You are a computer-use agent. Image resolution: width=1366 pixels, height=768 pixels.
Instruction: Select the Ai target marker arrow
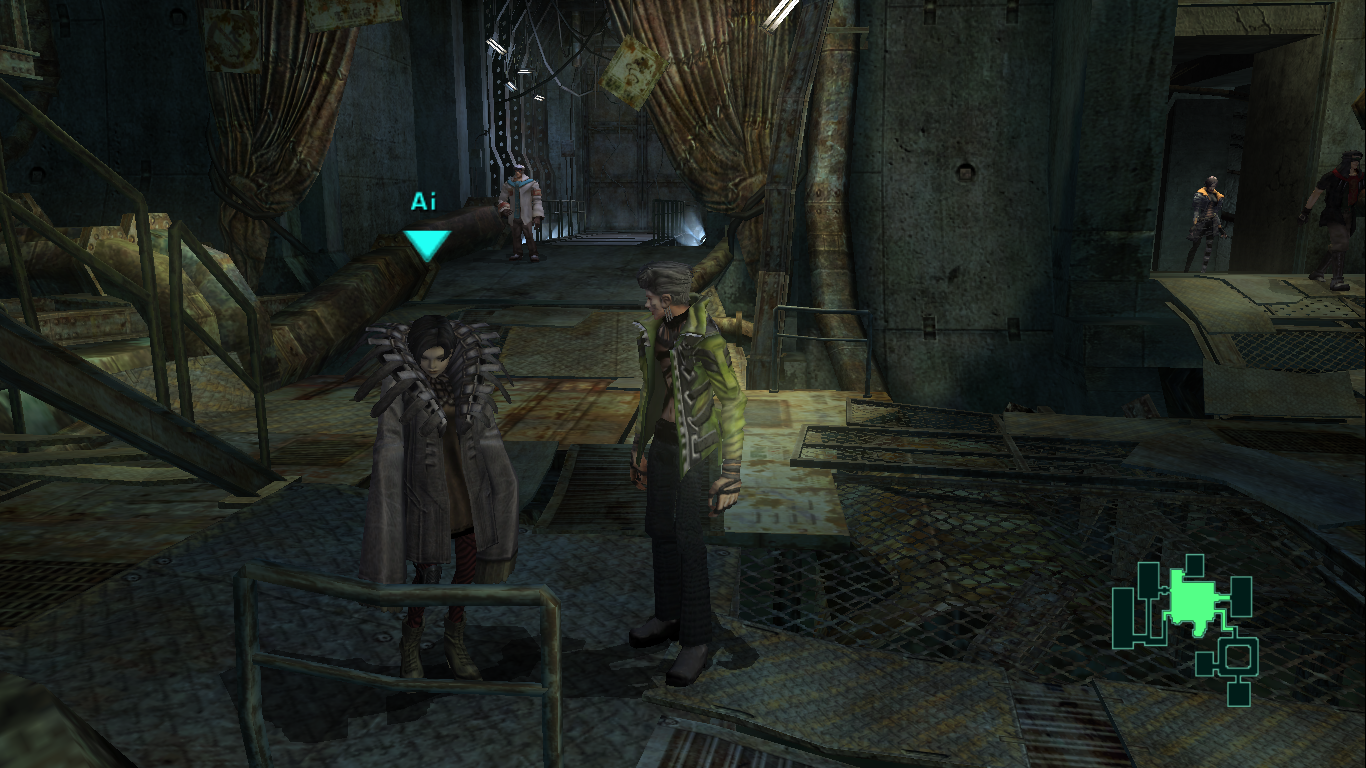(x=427, y=244)
